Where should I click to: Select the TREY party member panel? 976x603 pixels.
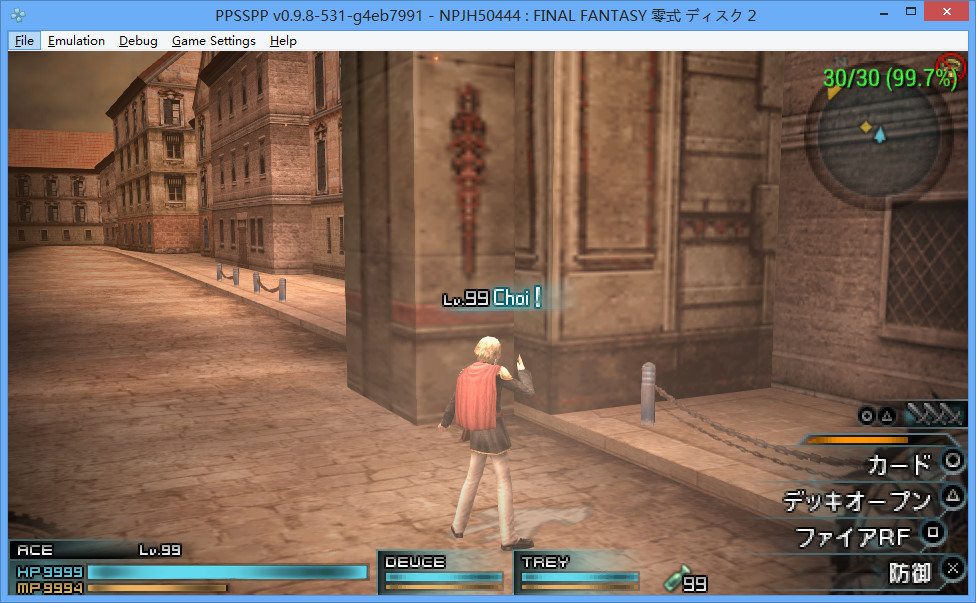[578, 572]
